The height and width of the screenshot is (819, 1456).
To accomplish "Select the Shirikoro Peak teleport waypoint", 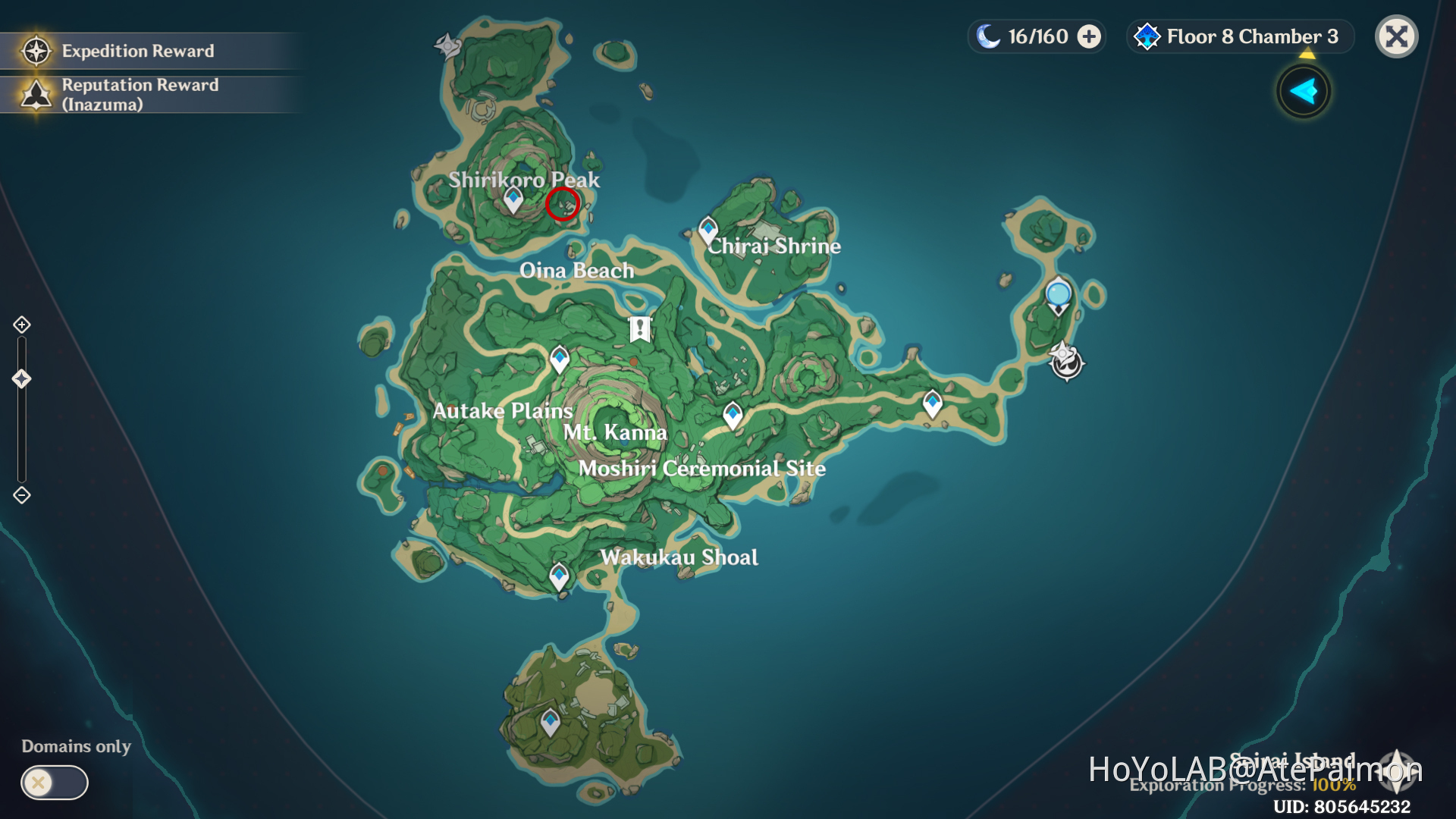I will point(512,199).
